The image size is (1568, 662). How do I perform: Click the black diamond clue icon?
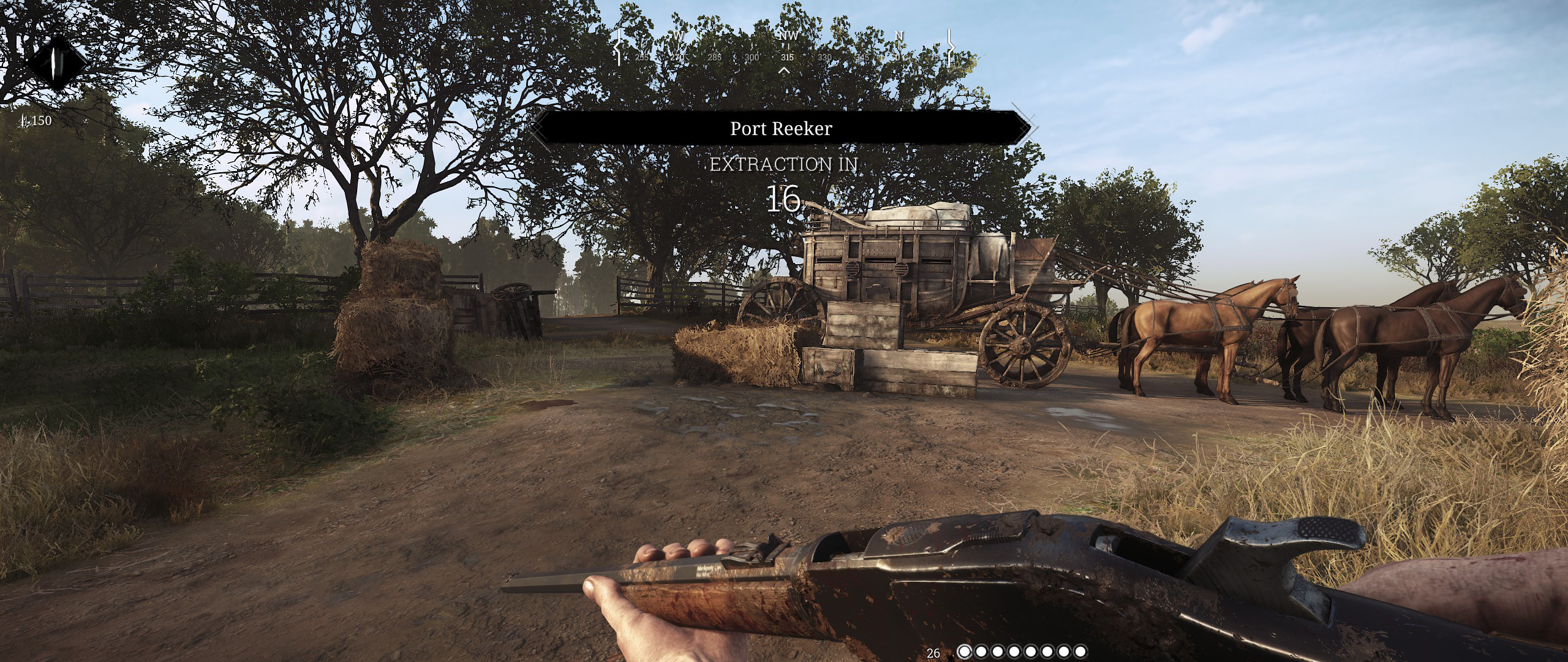(x=58, y=62)
